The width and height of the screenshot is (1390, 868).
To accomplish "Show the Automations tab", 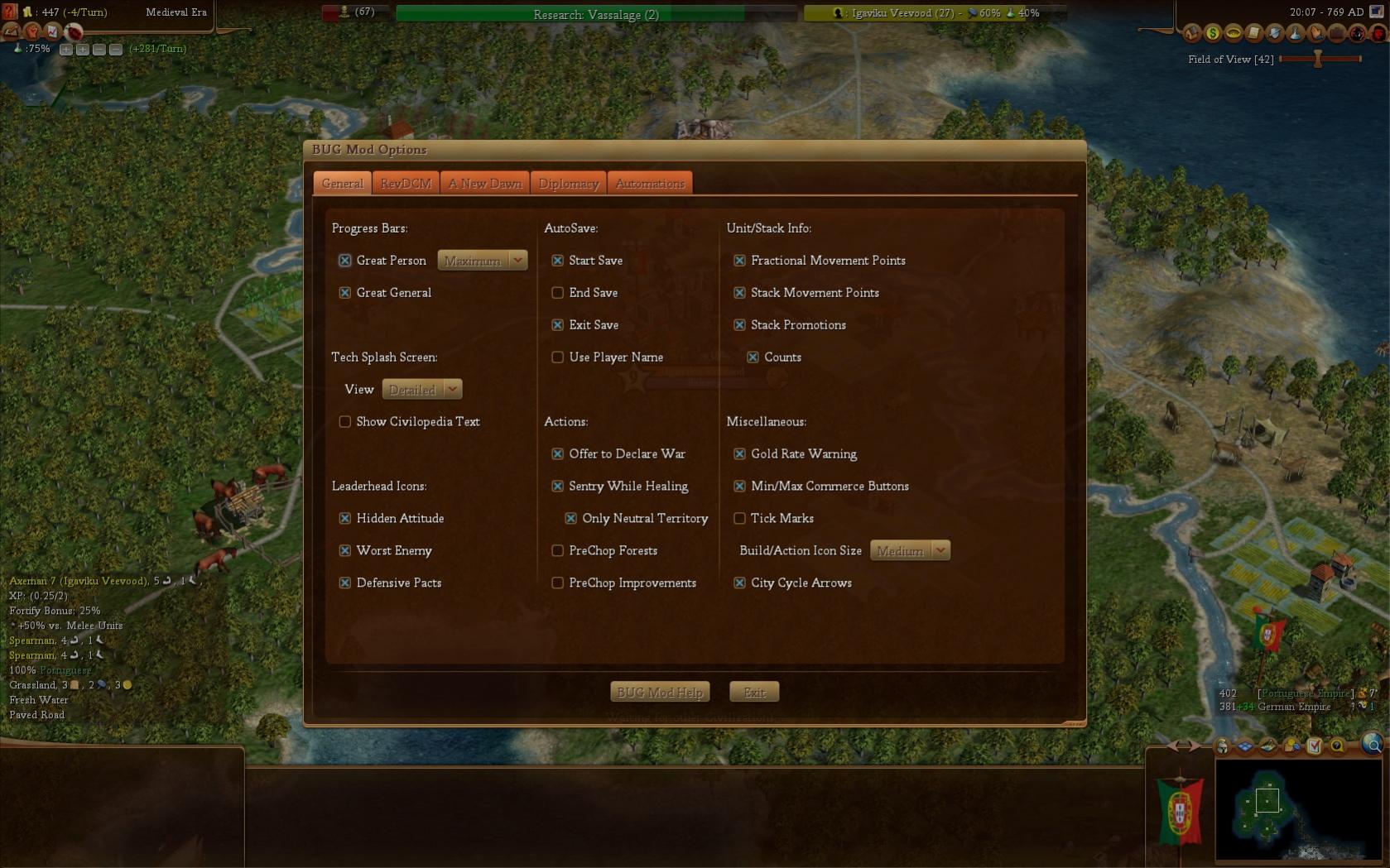I will 650,184.
